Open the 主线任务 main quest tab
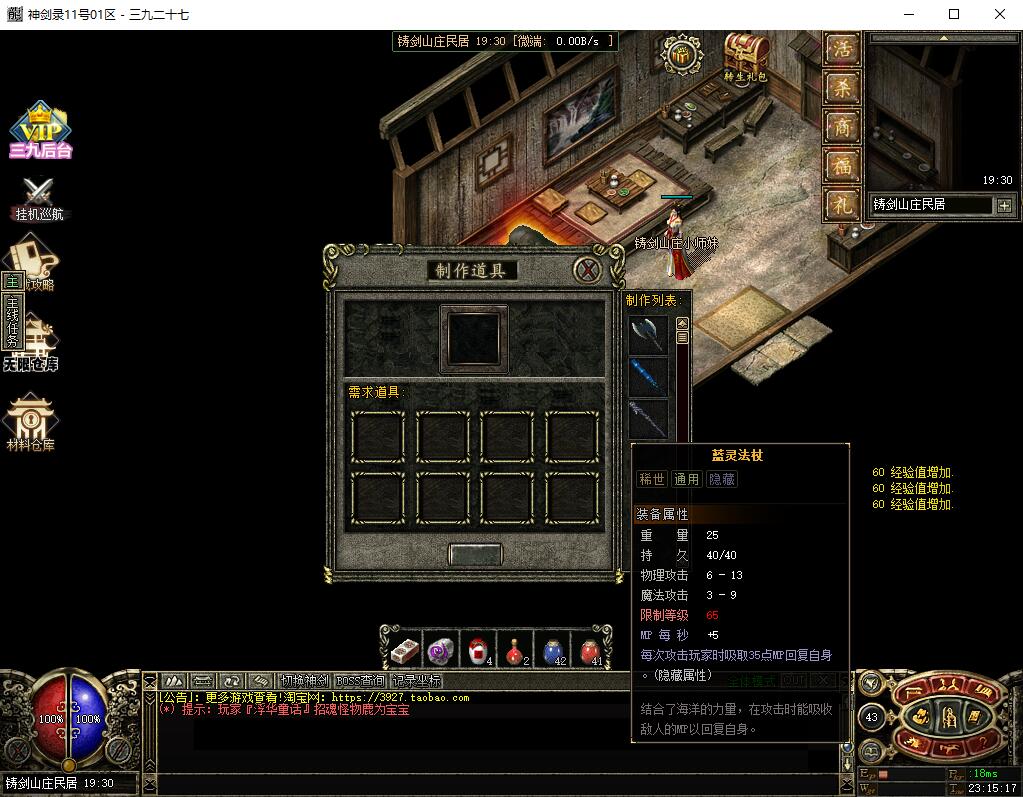The height and width of the screenshot is (797, 1023). [12, 320]
